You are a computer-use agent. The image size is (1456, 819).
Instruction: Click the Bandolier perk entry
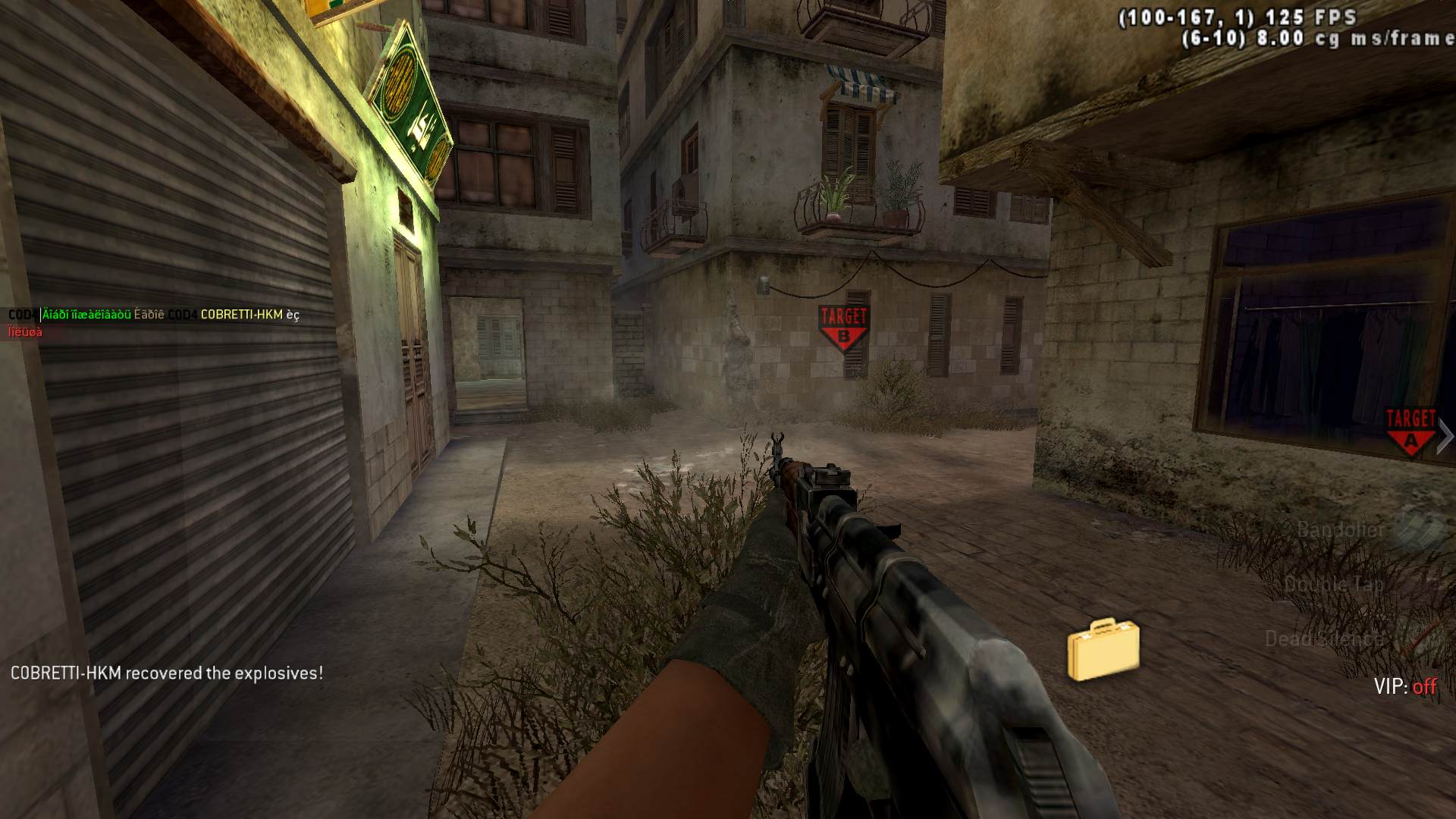[x=1341, y=529]
